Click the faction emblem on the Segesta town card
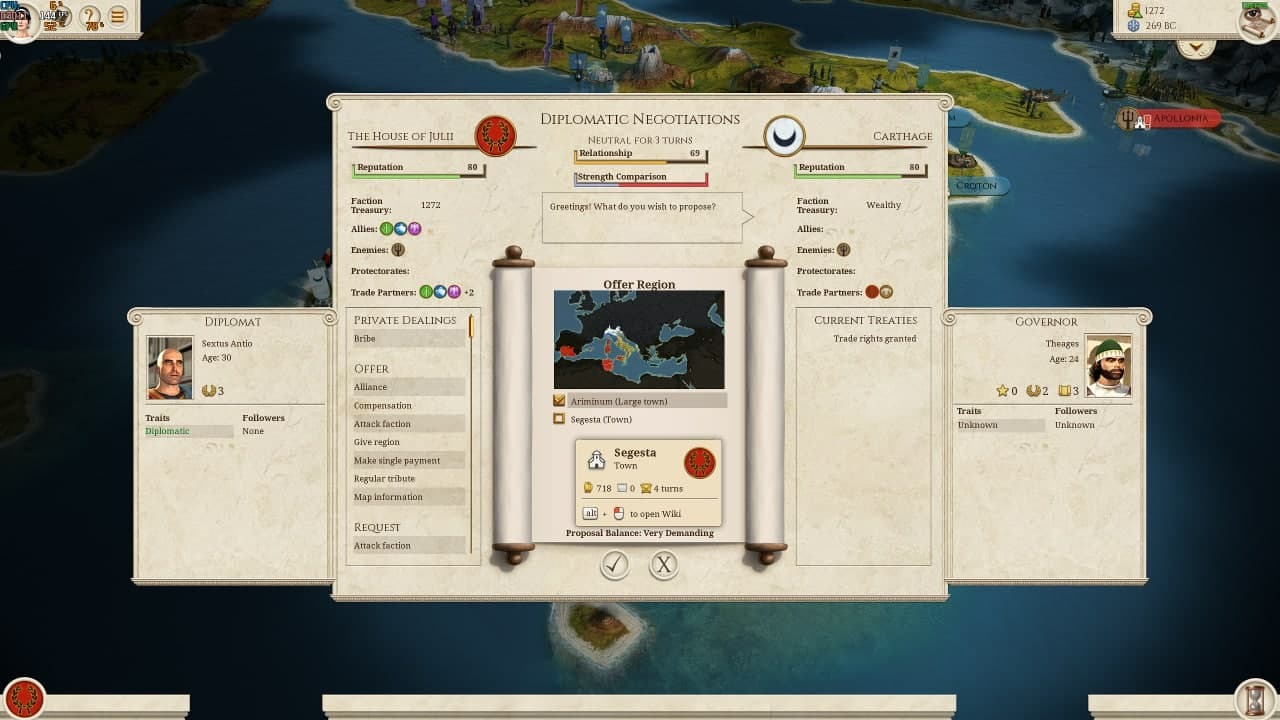The height and width of the screenshot is (720, 1280). pyautogui.click(x=700, y=462)
